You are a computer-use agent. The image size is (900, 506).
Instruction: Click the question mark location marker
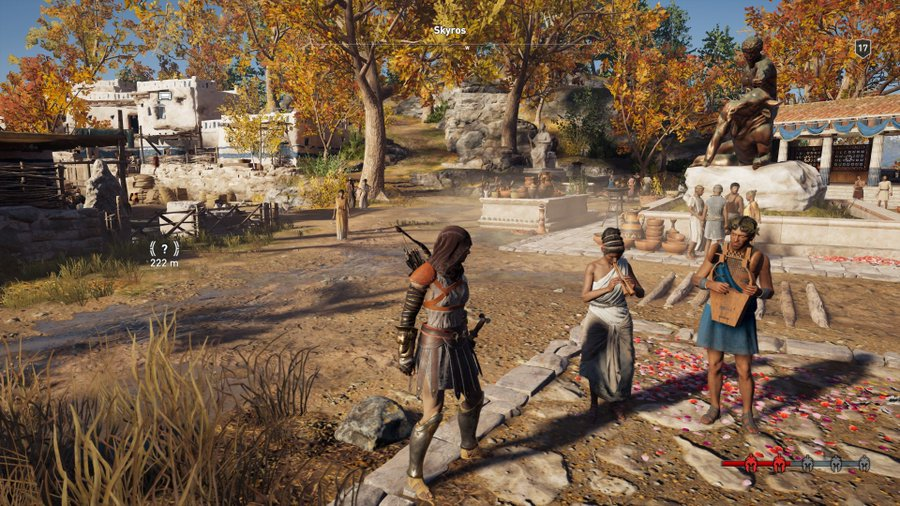(x=163, y=247)
